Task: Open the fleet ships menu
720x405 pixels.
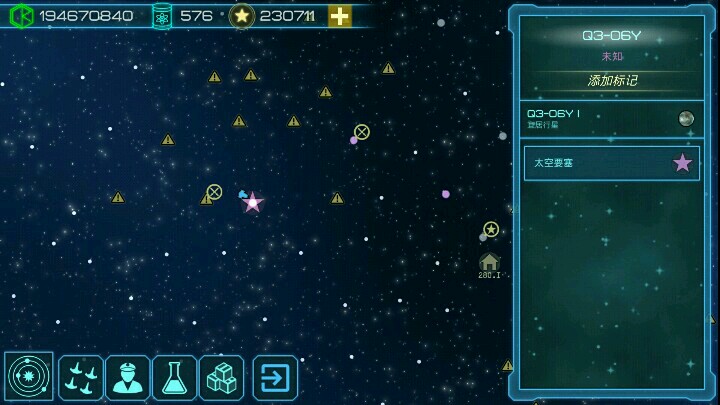Action: [81, 377]
